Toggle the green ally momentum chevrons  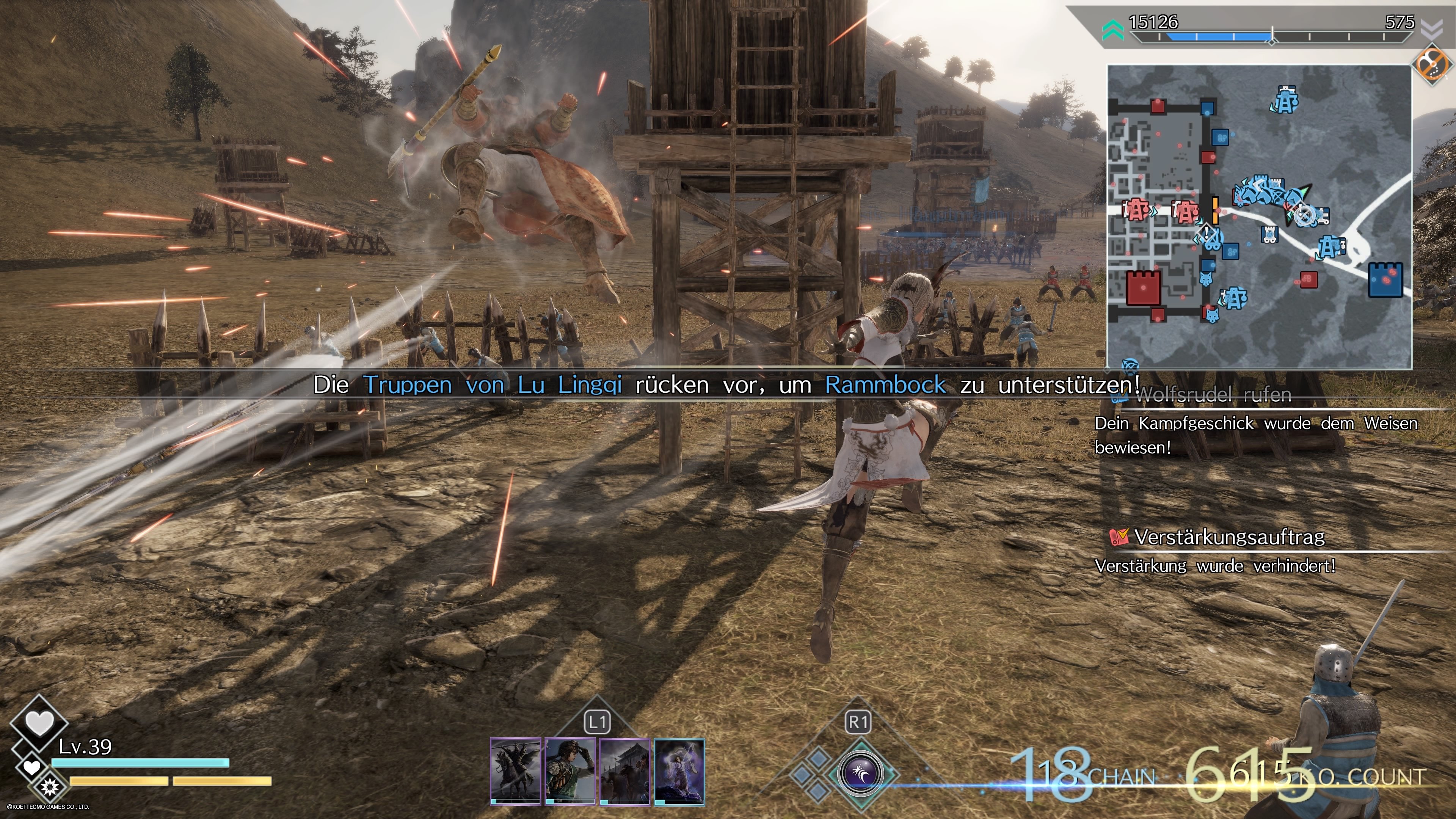pos(1114,30)
